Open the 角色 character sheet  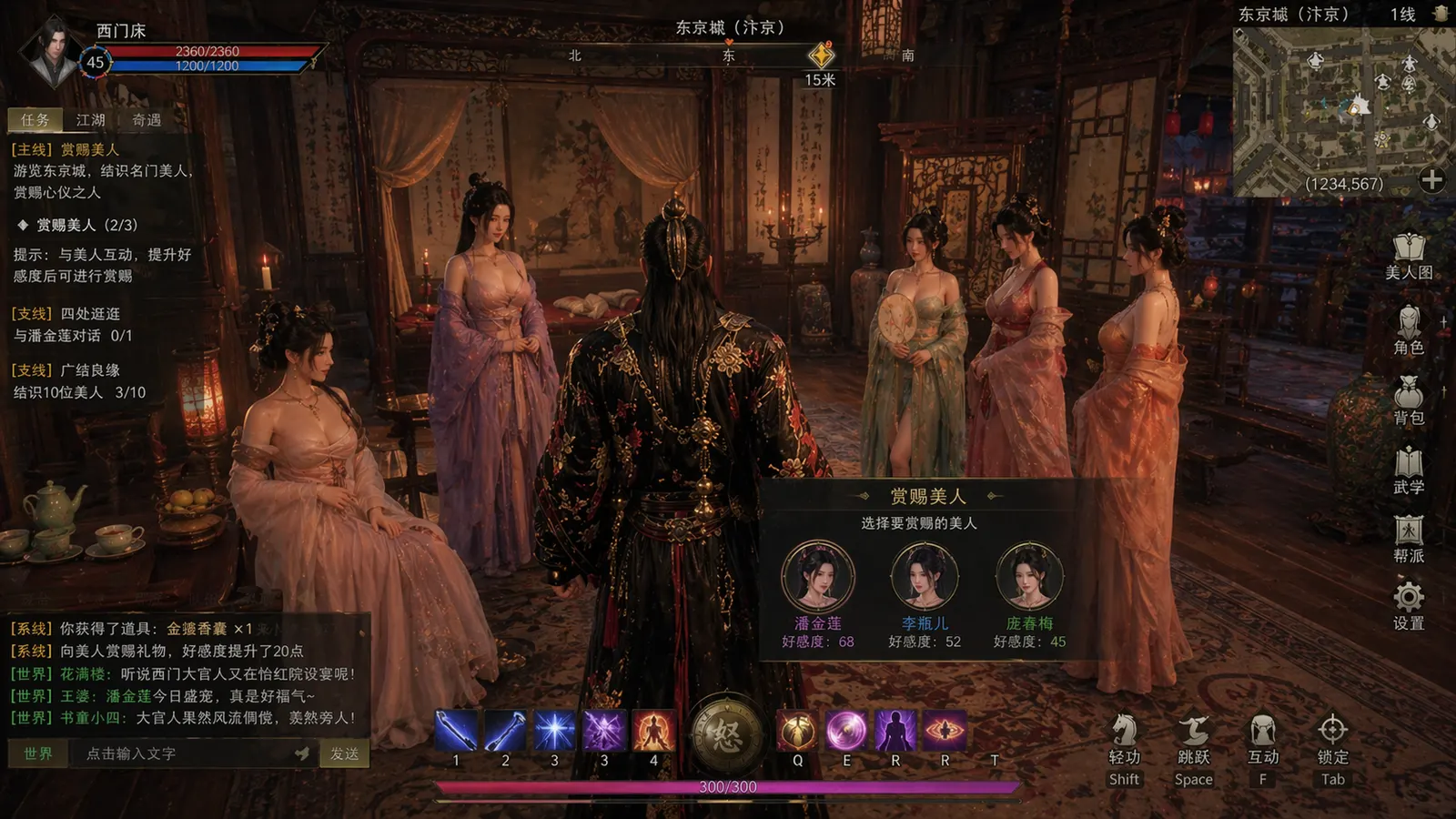point(1408,329)
